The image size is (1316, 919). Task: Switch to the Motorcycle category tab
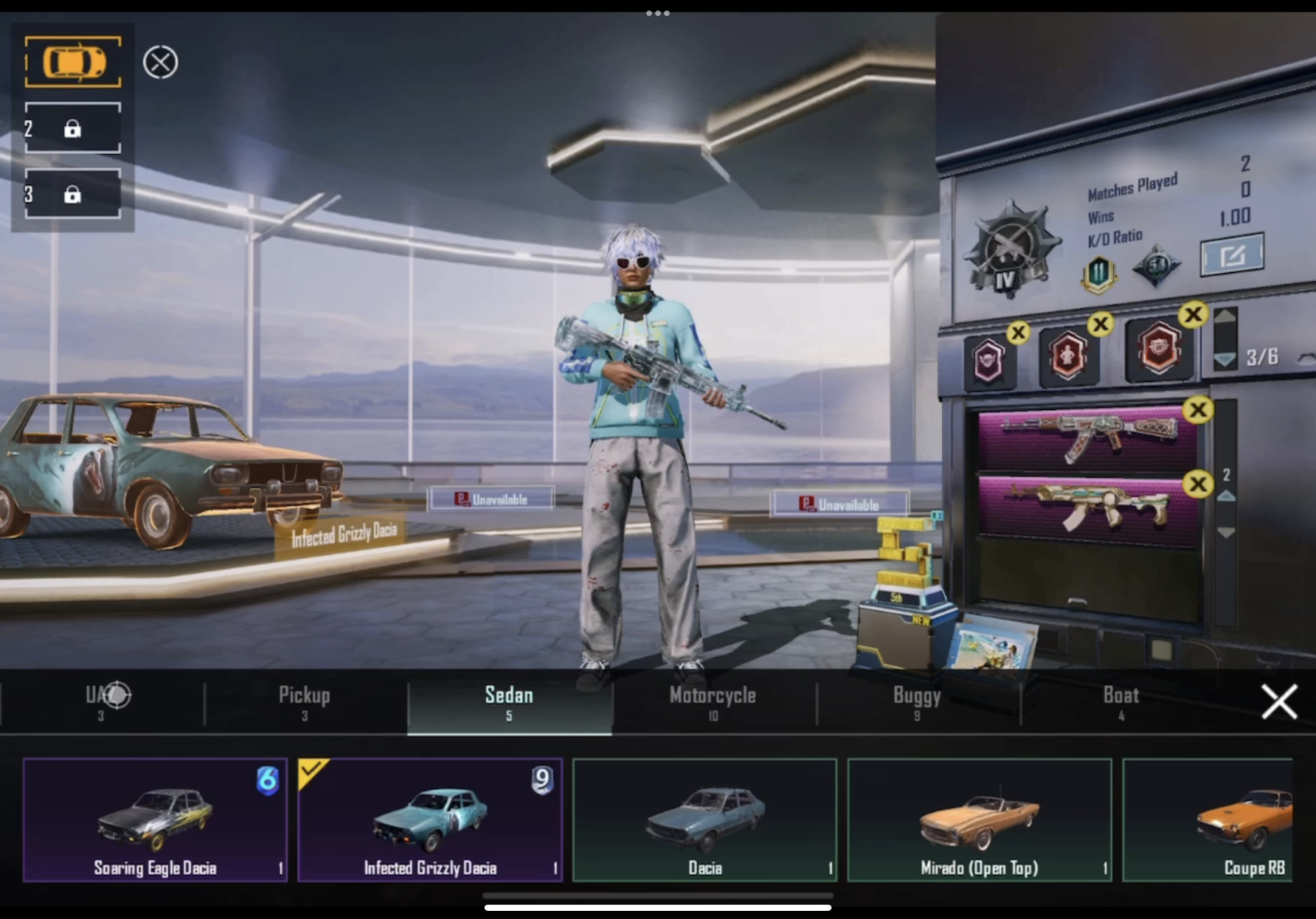click(713, 701)
